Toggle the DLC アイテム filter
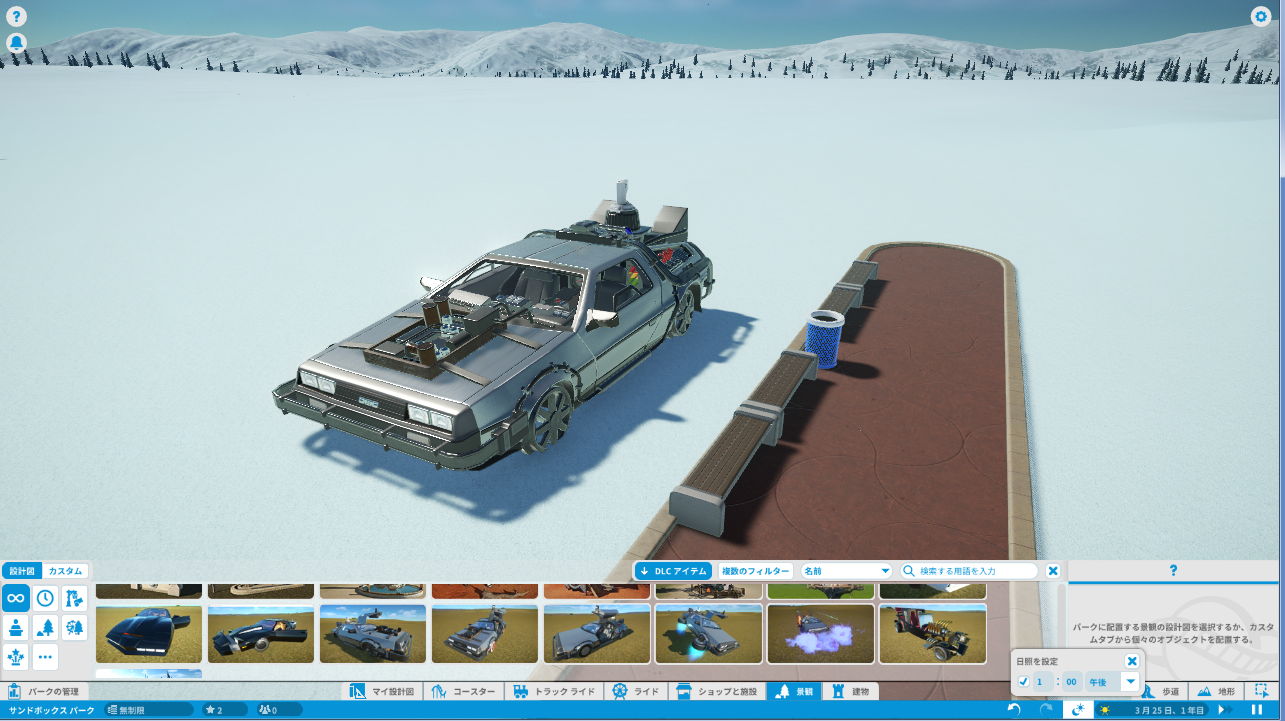1285x721 pixels. point(674,571)
